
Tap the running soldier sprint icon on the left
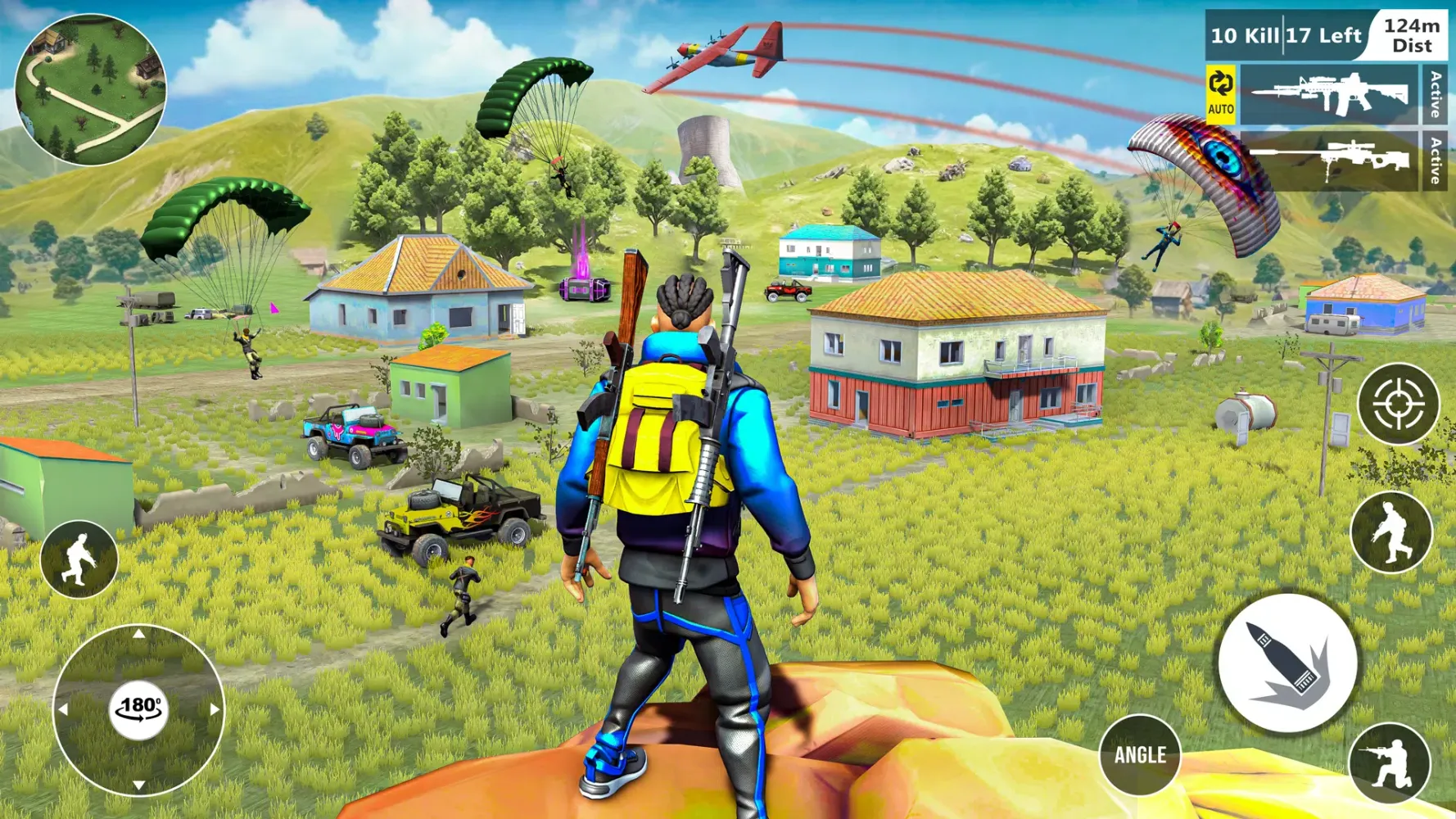(x=79, y=559)
